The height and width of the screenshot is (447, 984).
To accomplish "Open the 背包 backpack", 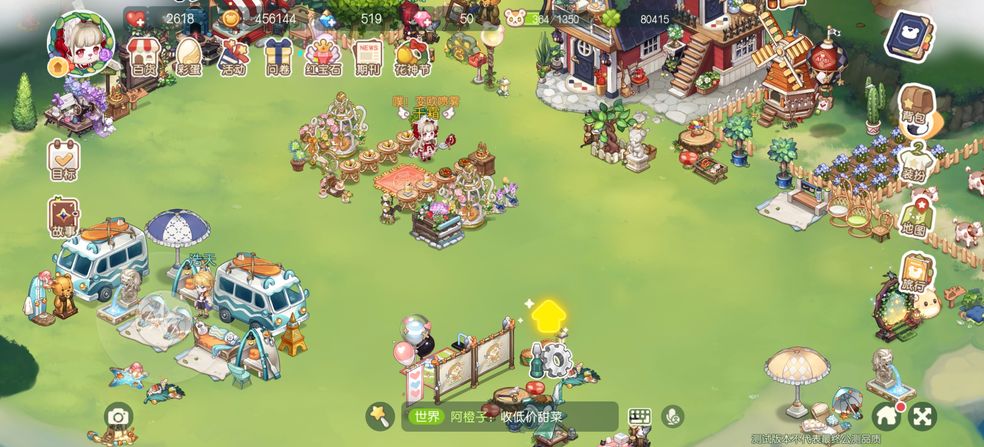I will coord(914,105).
